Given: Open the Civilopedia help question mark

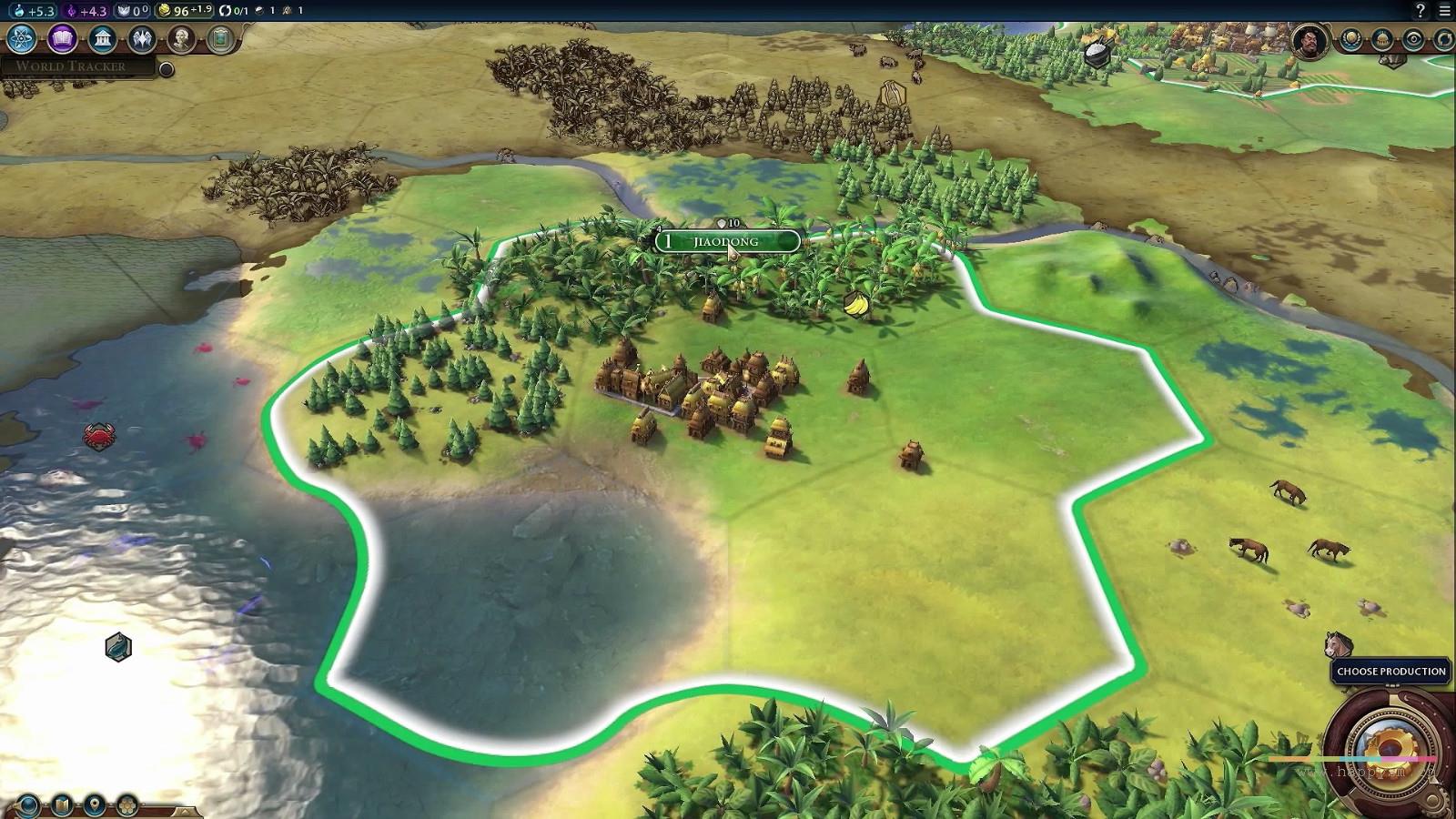Looking at the screenshot, I should pyautogui.click(x=1421, y=11).
